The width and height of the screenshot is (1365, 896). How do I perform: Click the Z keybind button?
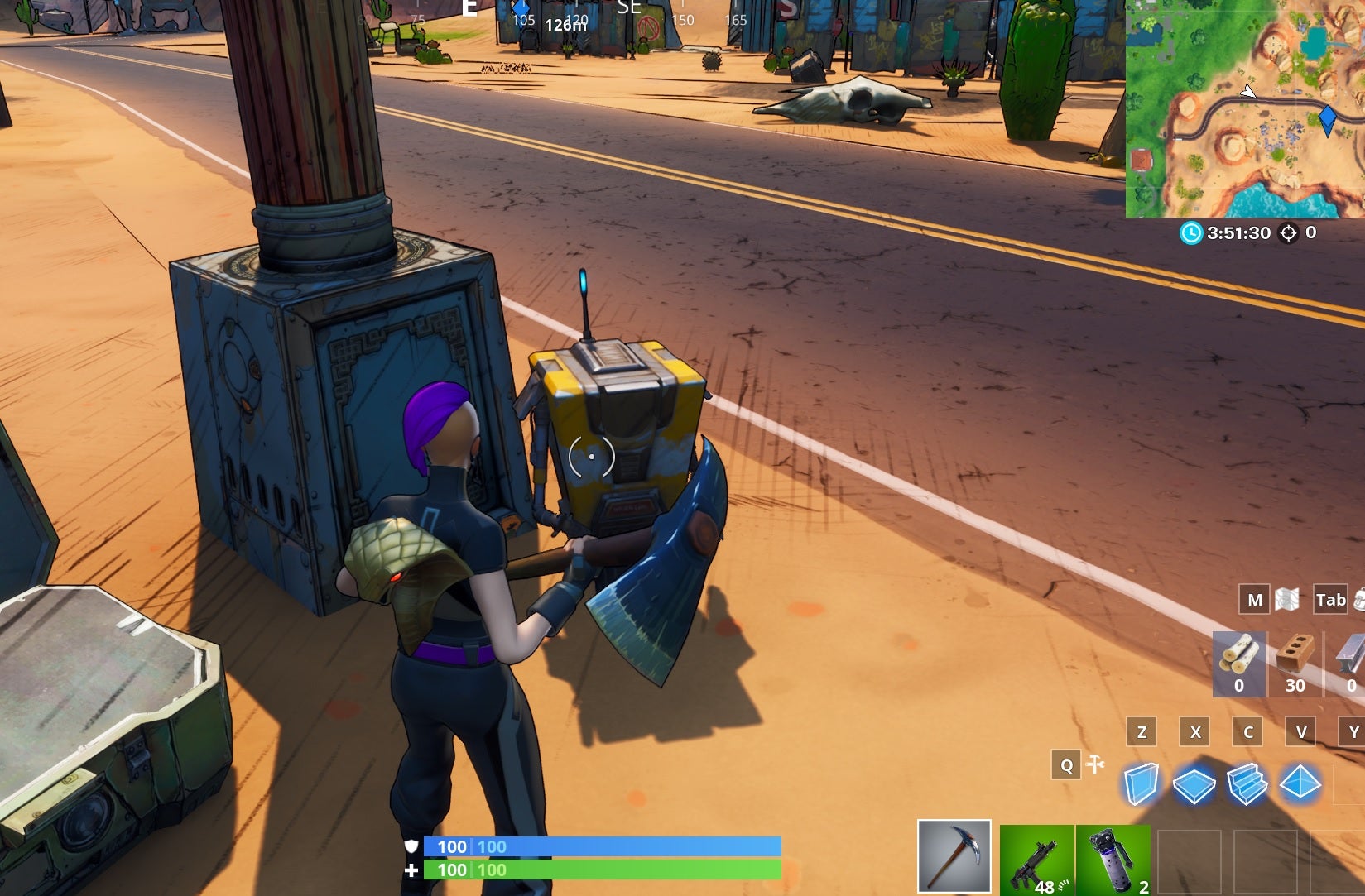pyautogui.click(x=1142, y=731)
